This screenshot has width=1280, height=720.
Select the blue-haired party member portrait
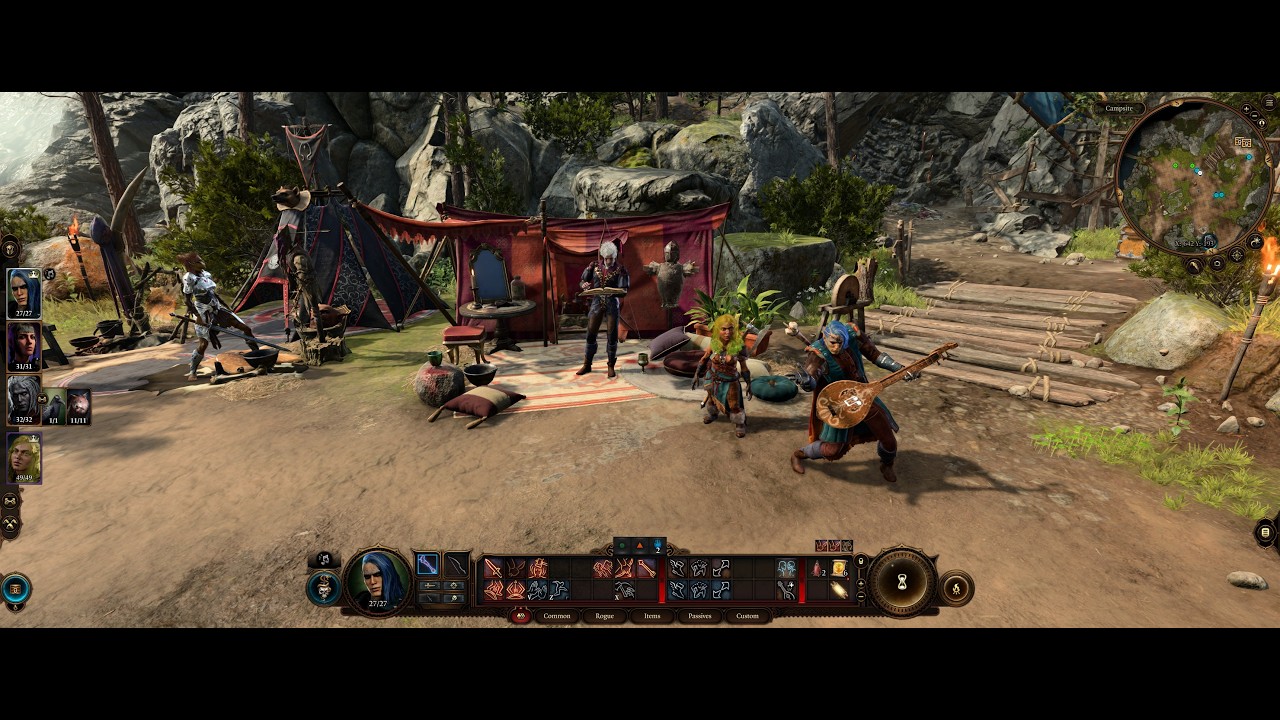click(24, 293)
